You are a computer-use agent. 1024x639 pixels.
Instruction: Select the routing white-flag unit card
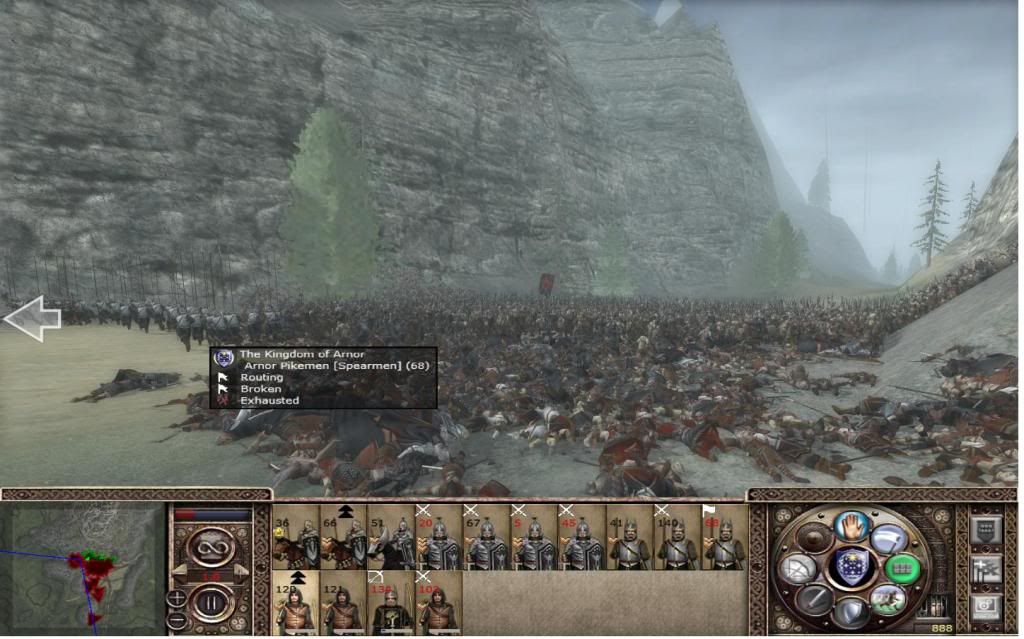click(725, 538)
